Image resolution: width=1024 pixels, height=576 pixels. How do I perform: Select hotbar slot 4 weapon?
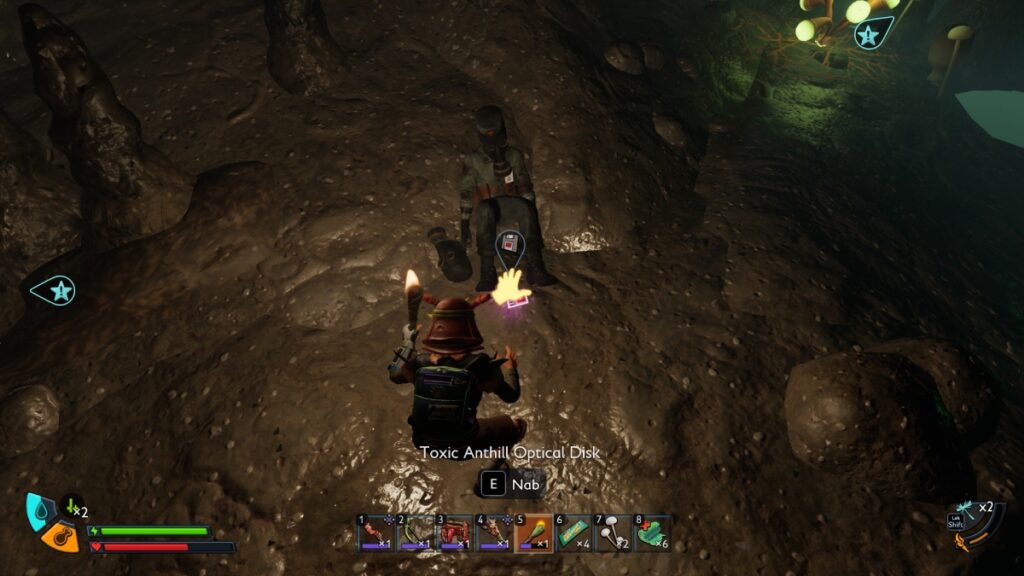coord(494,534)
